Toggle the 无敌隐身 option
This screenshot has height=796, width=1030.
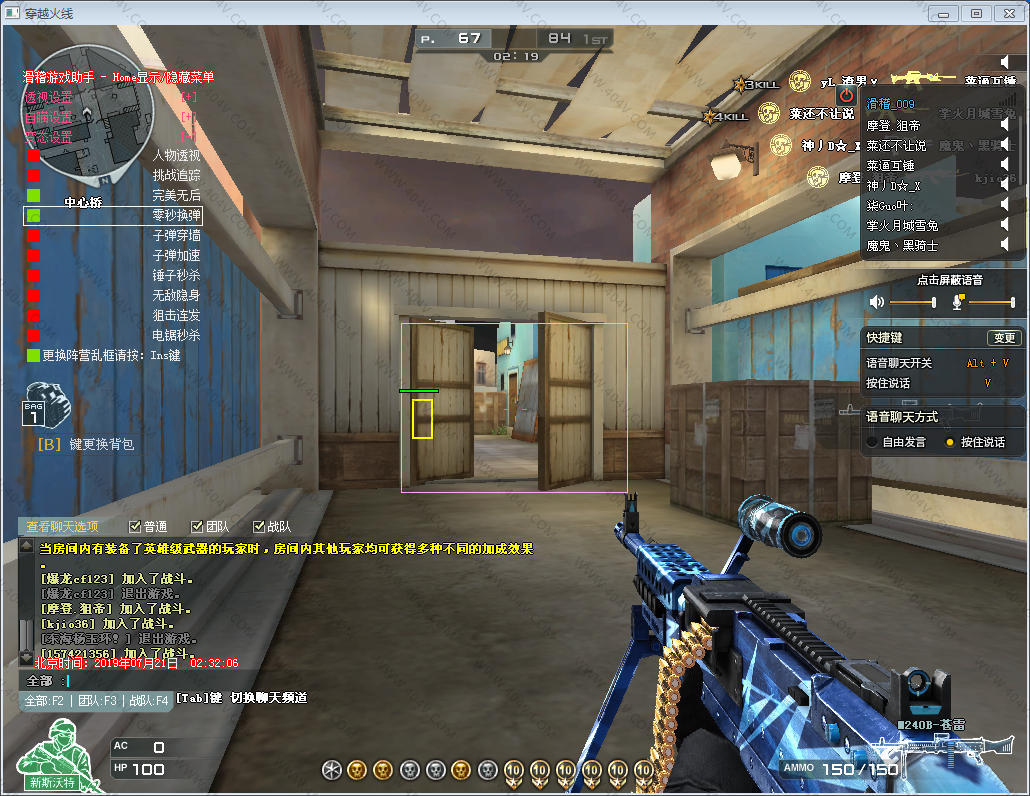pos(33,296)
